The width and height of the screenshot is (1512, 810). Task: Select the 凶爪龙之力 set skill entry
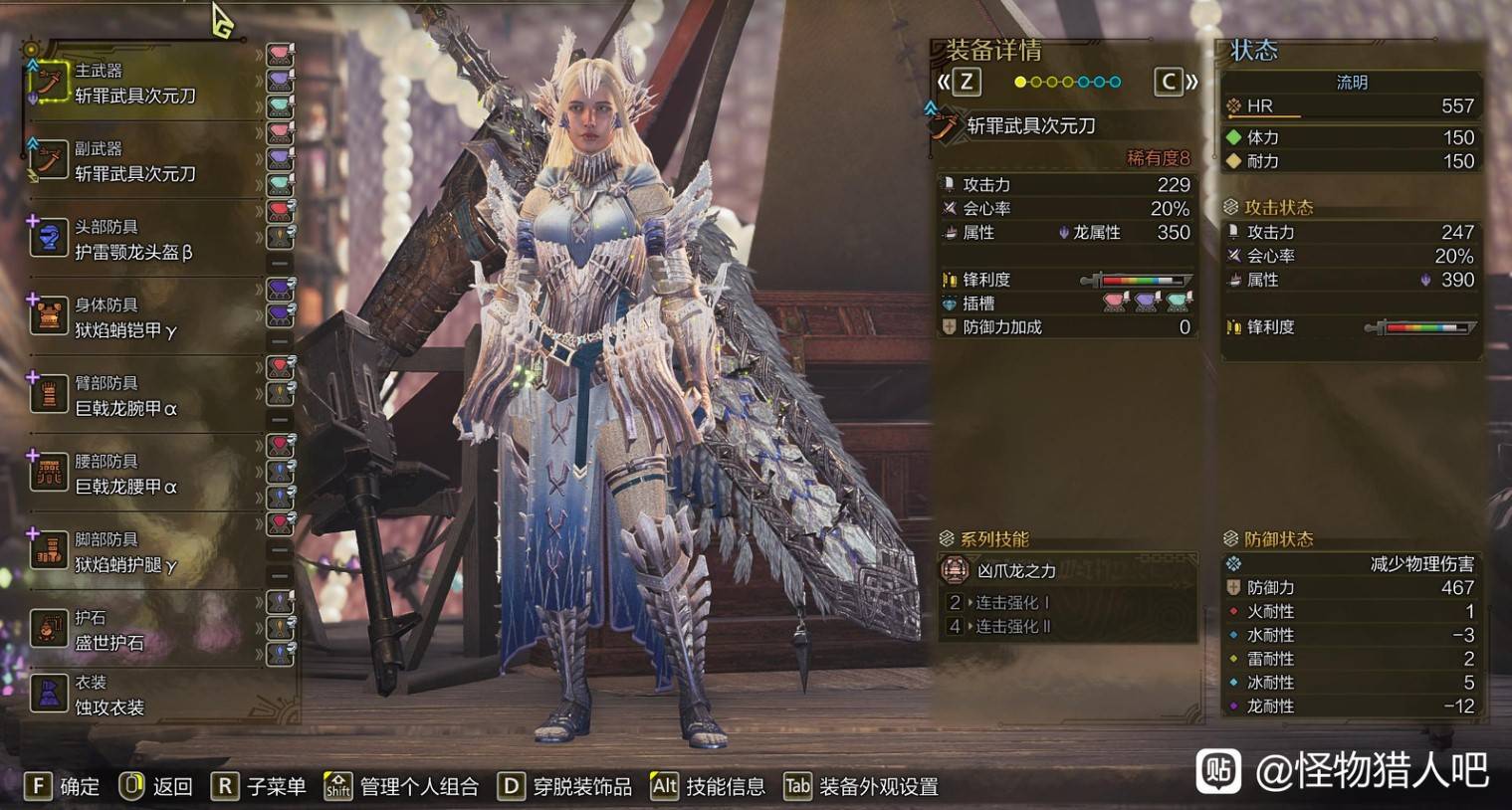click(x=1015, y=570)
